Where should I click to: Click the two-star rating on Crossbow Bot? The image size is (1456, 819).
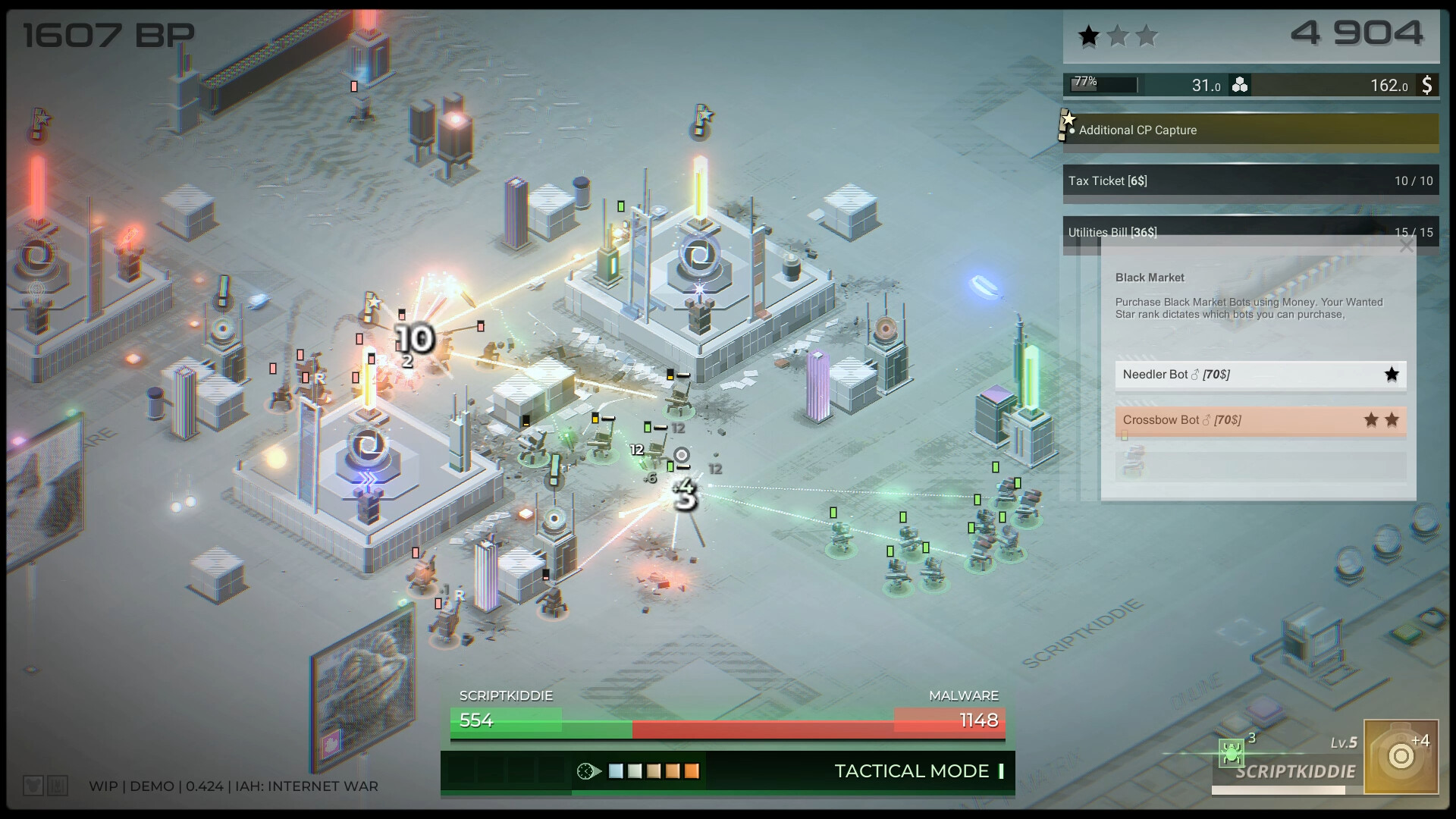click(x=1381, y=418)
